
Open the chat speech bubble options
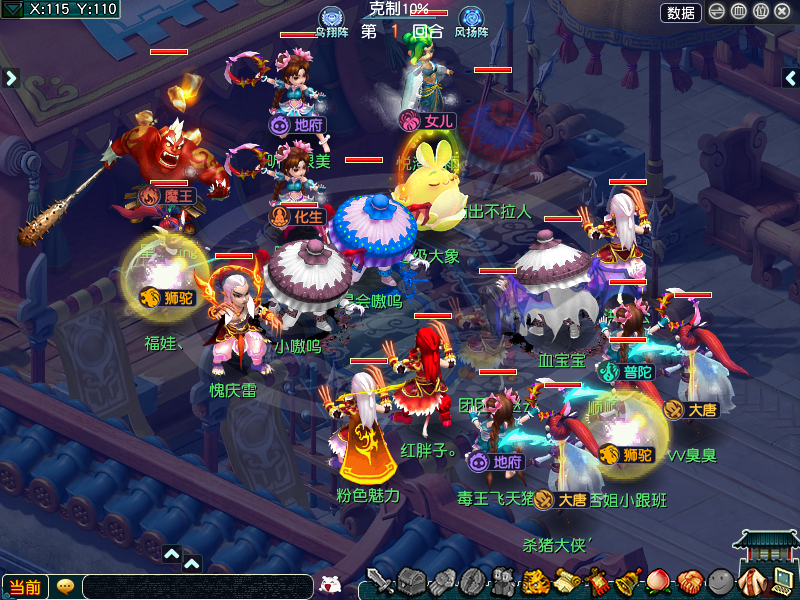tap(65, 587)
